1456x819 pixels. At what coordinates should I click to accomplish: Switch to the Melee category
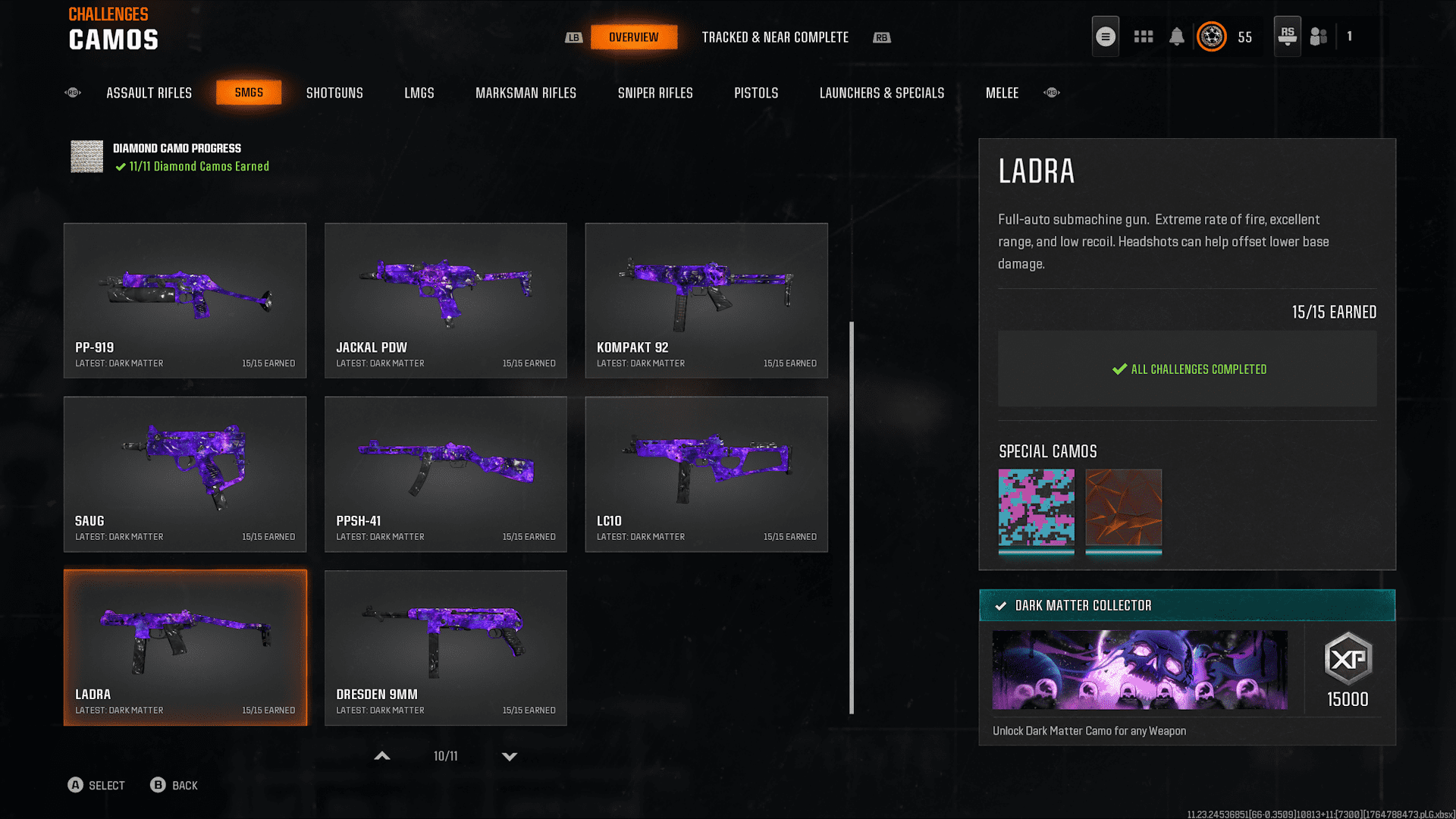[x=1002, y=93]
